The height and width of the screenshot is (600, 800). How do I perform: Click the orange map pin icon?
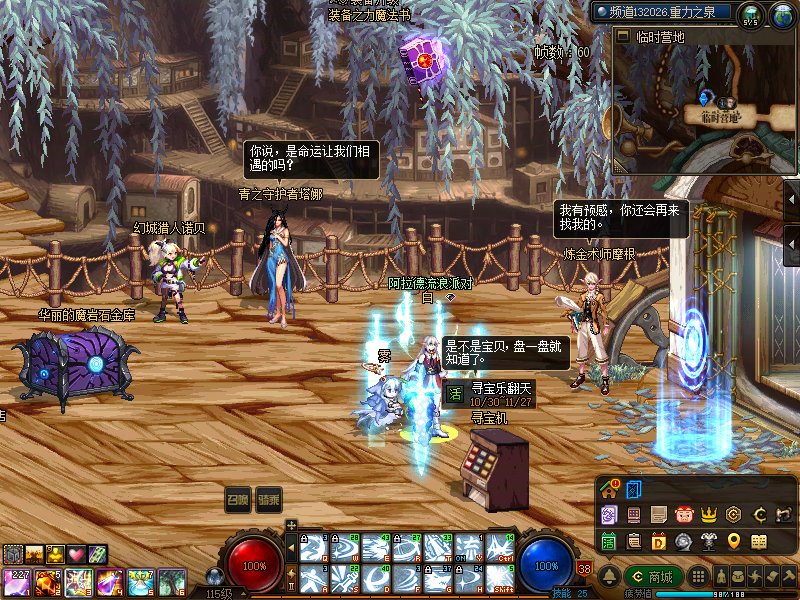pyautogui.click(x=735, y=541)
